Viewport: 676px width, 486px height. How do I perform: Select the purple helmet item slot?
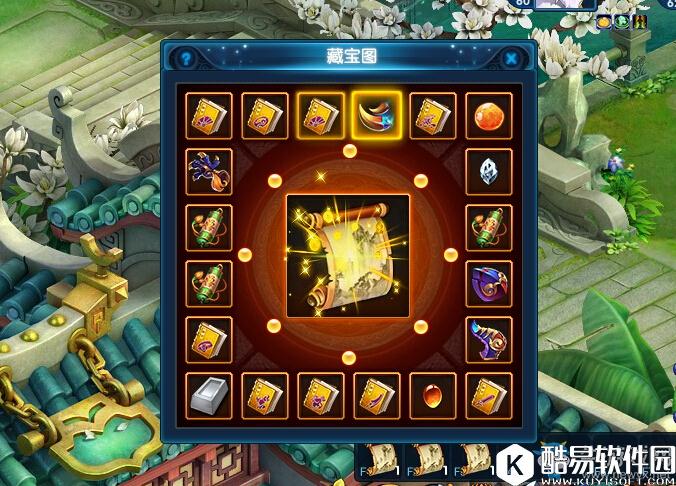(489, 284)
